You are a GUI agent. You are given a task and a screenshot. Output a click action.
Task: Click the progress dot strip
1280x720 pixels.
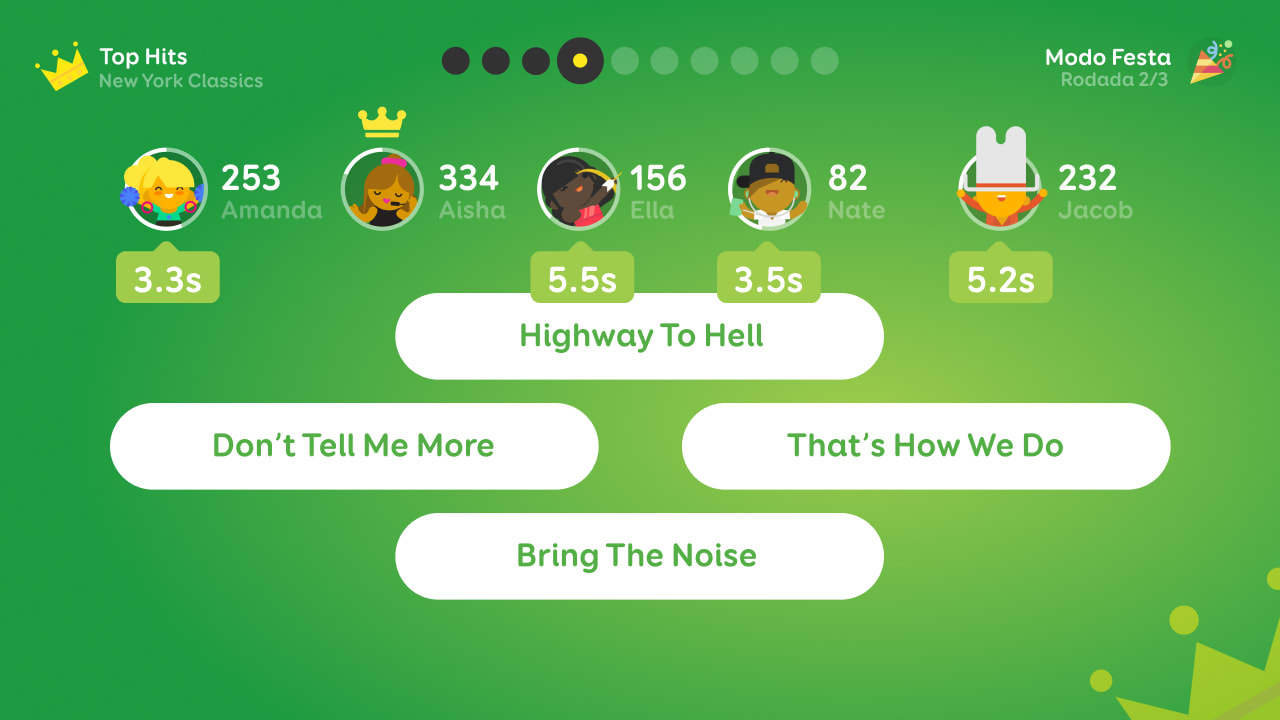pyautogui.click(x=640, y=60)
